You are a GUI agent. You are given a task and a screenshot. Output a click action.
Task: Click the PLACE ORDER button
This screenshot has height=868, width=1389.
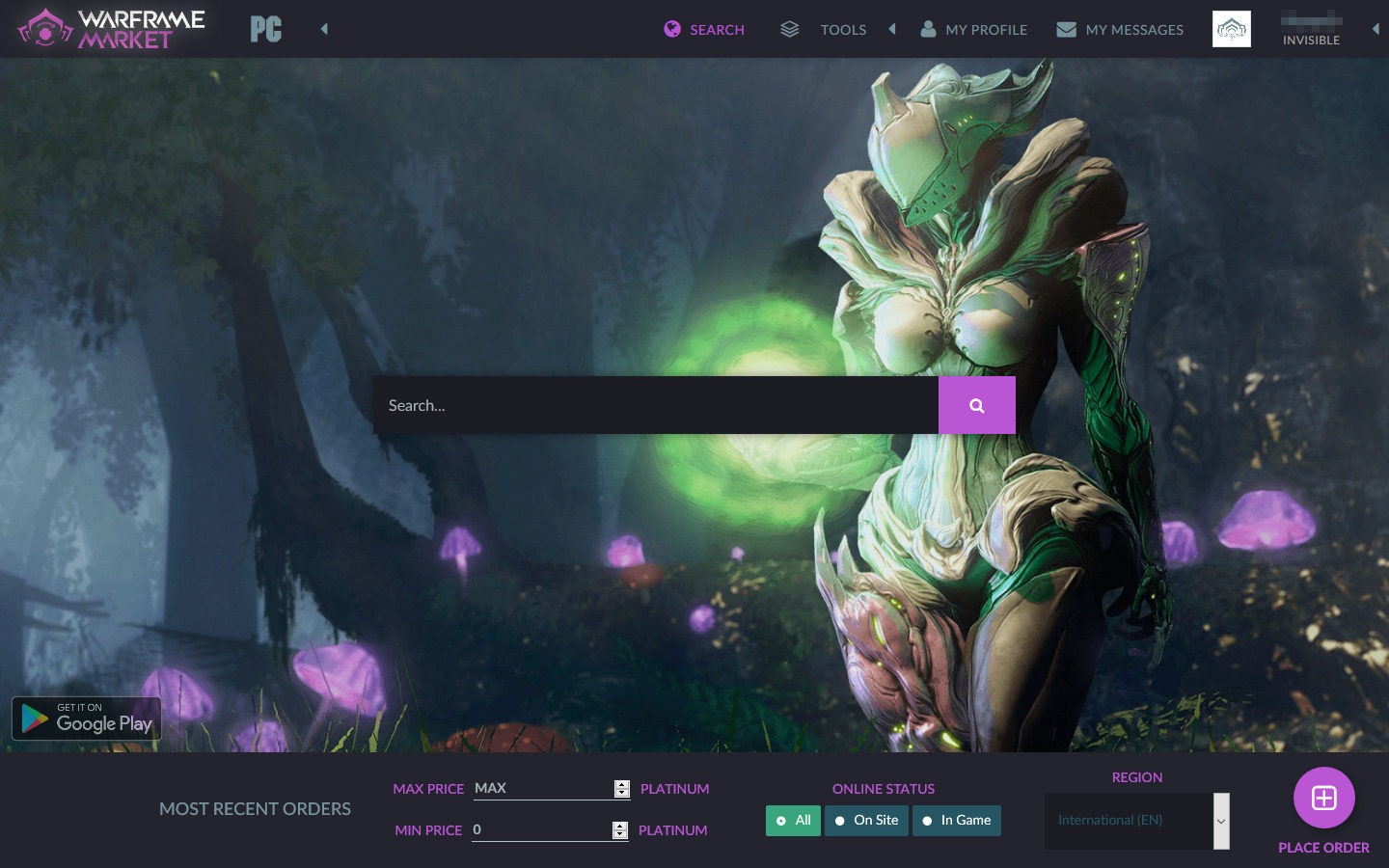(x=1322, y=847)
